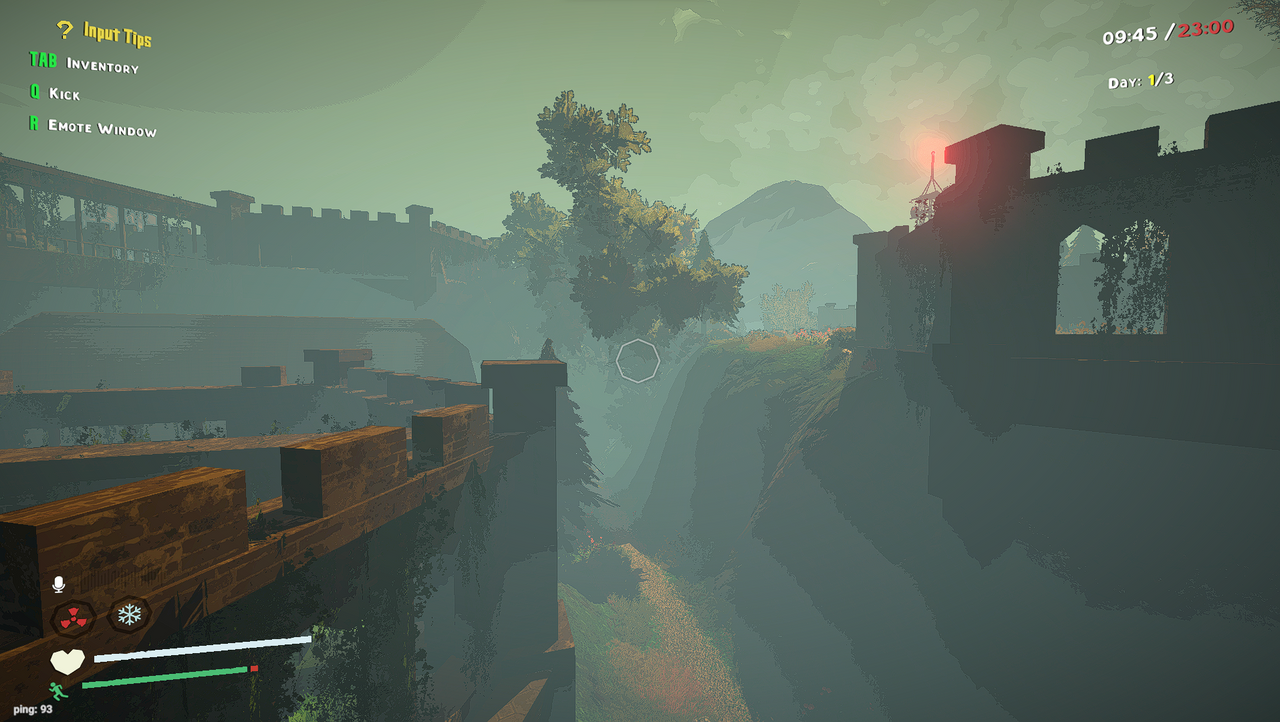Image resolution: width=1280 pixels, height=722 pixels.
Task: Click the heart health icon
Action: pos(68,660)
